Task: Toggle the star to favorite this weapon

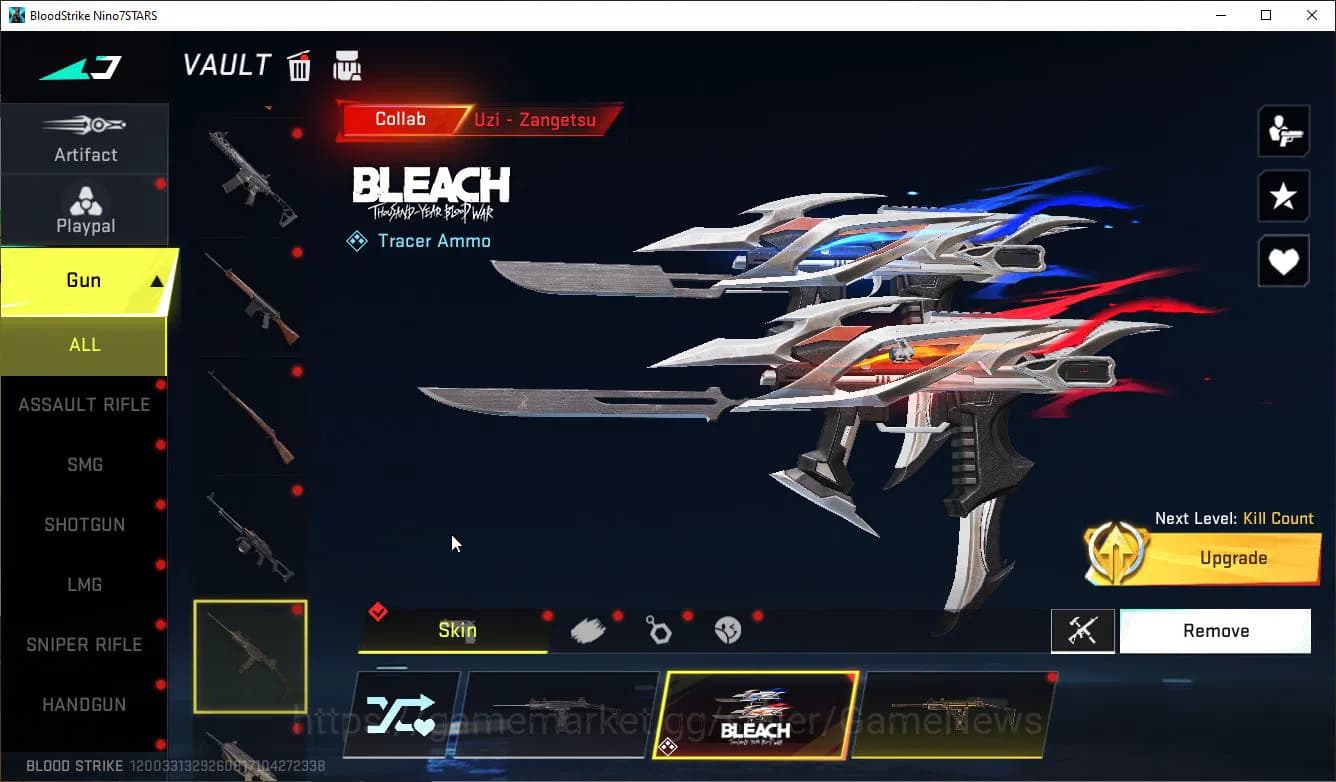Action: 1283,196
